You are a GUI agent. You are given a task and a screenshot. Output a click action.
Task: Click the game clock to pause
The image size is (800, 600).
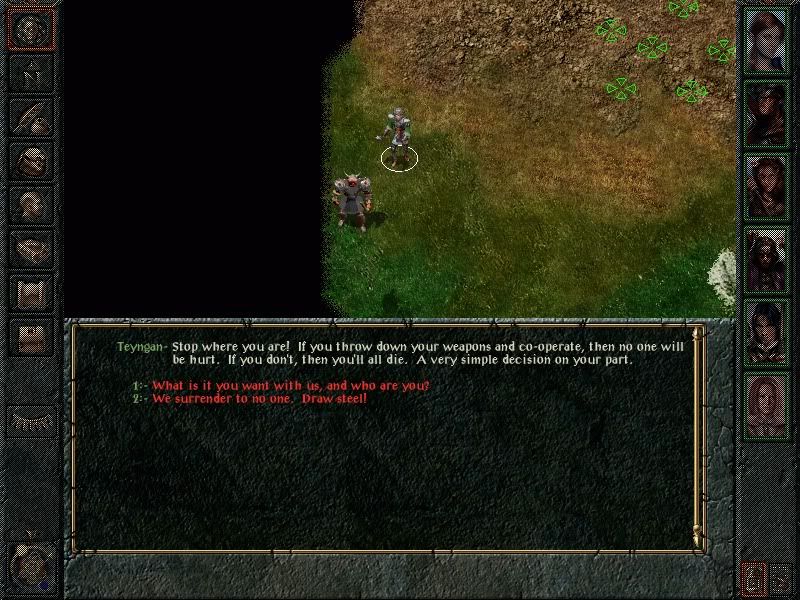coord(29,567)
